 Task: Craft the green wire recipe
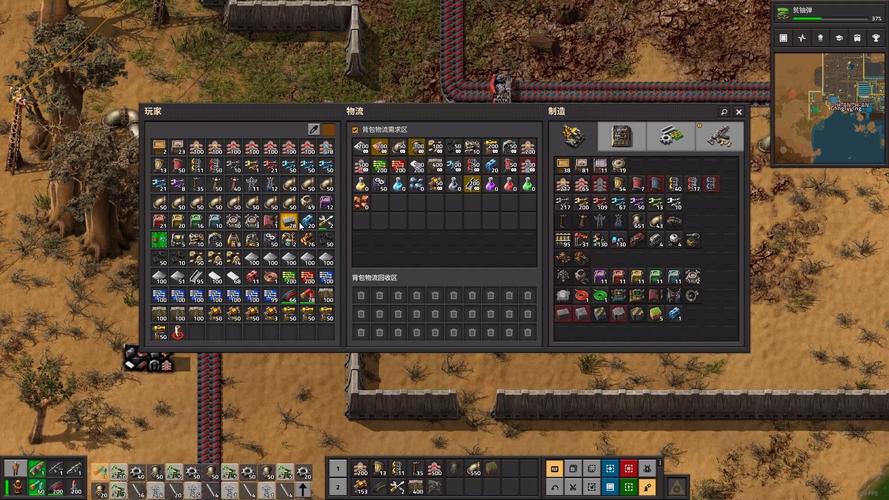599,295
